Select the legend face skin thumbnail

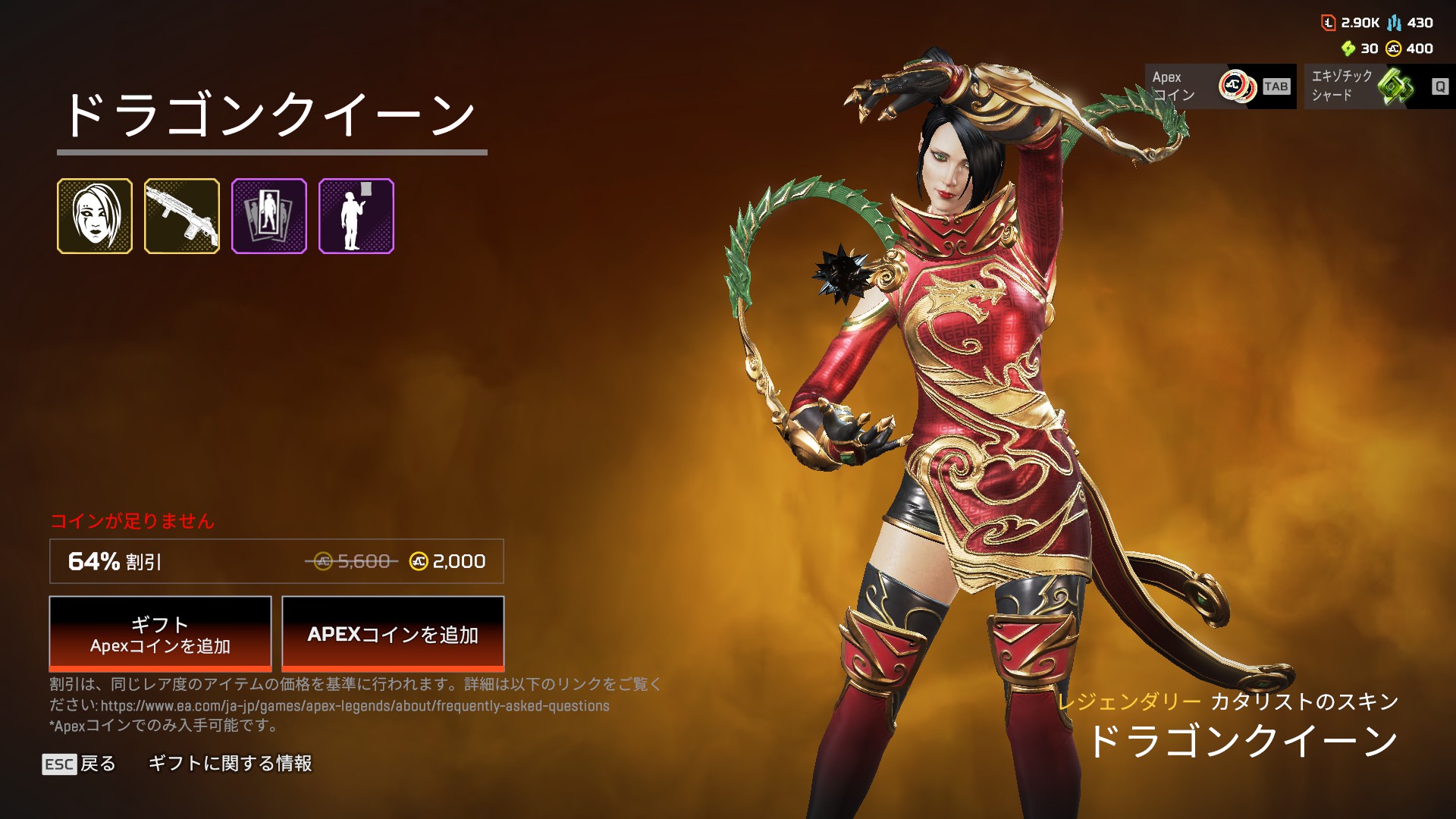[x=95, y=216]
